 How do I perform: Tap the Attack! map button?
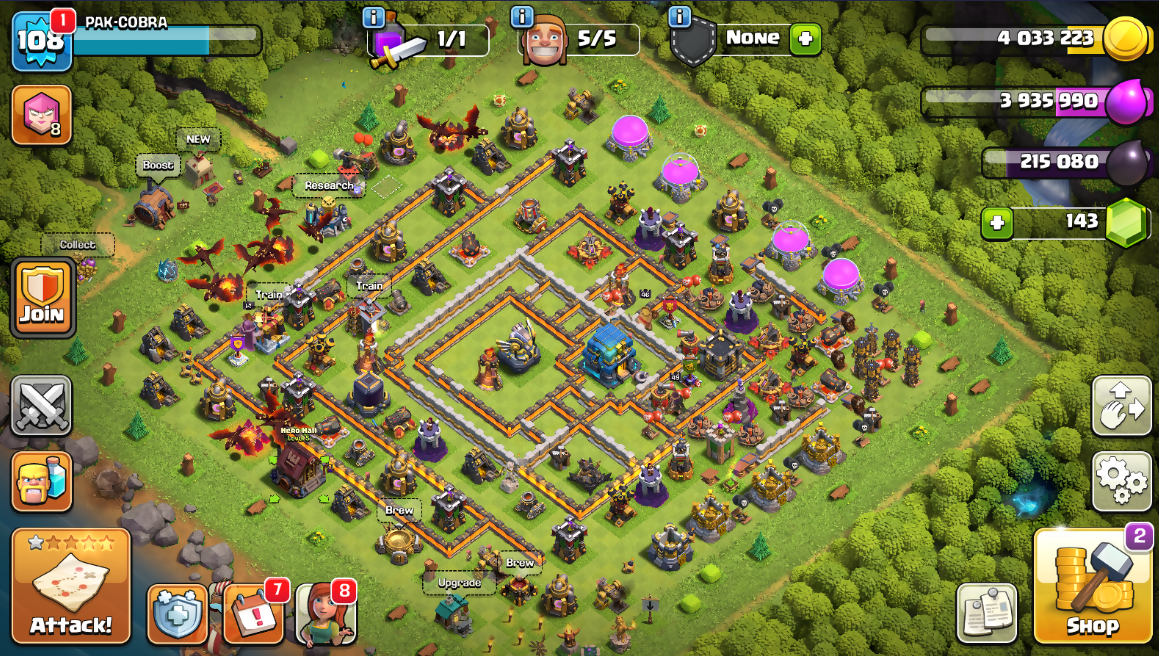71,586
